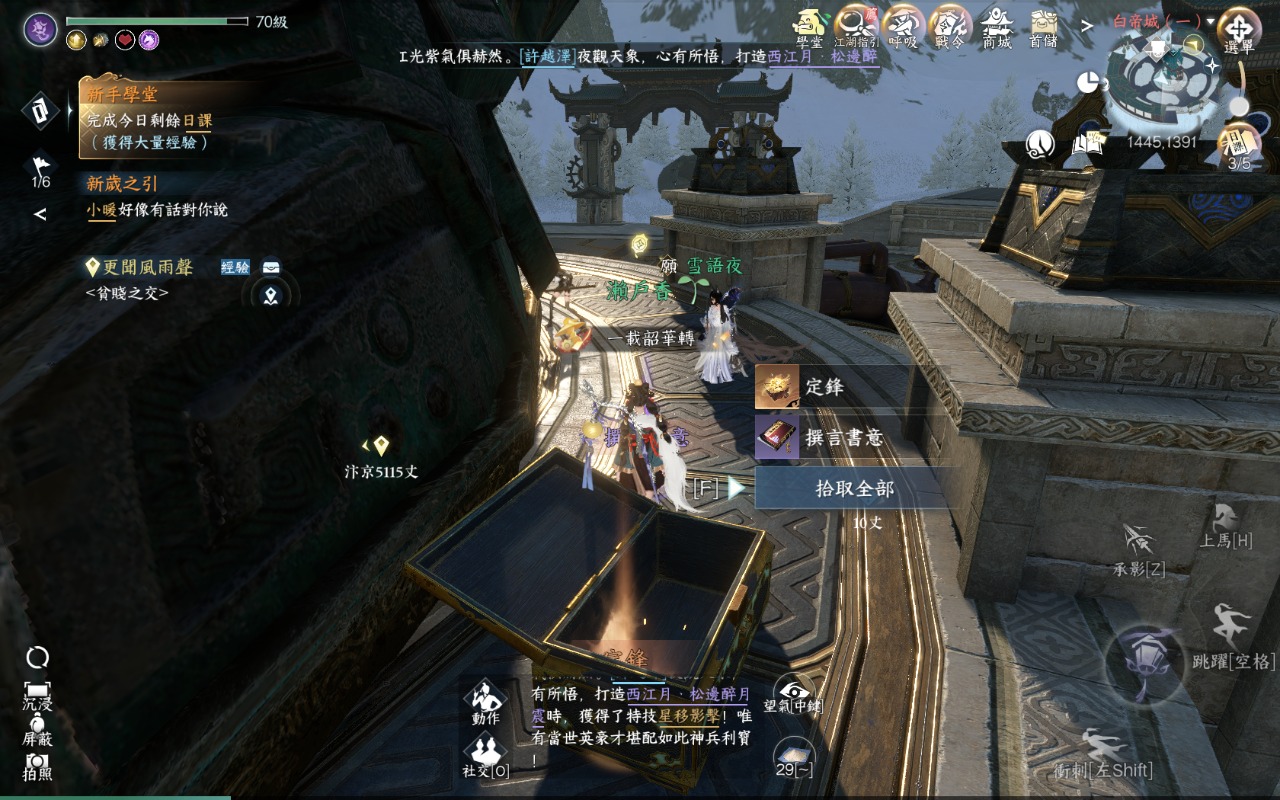Viewport: 1280px width, 800px height.
Task: Pick up all loot with 拾取全部
Action: 853,489
